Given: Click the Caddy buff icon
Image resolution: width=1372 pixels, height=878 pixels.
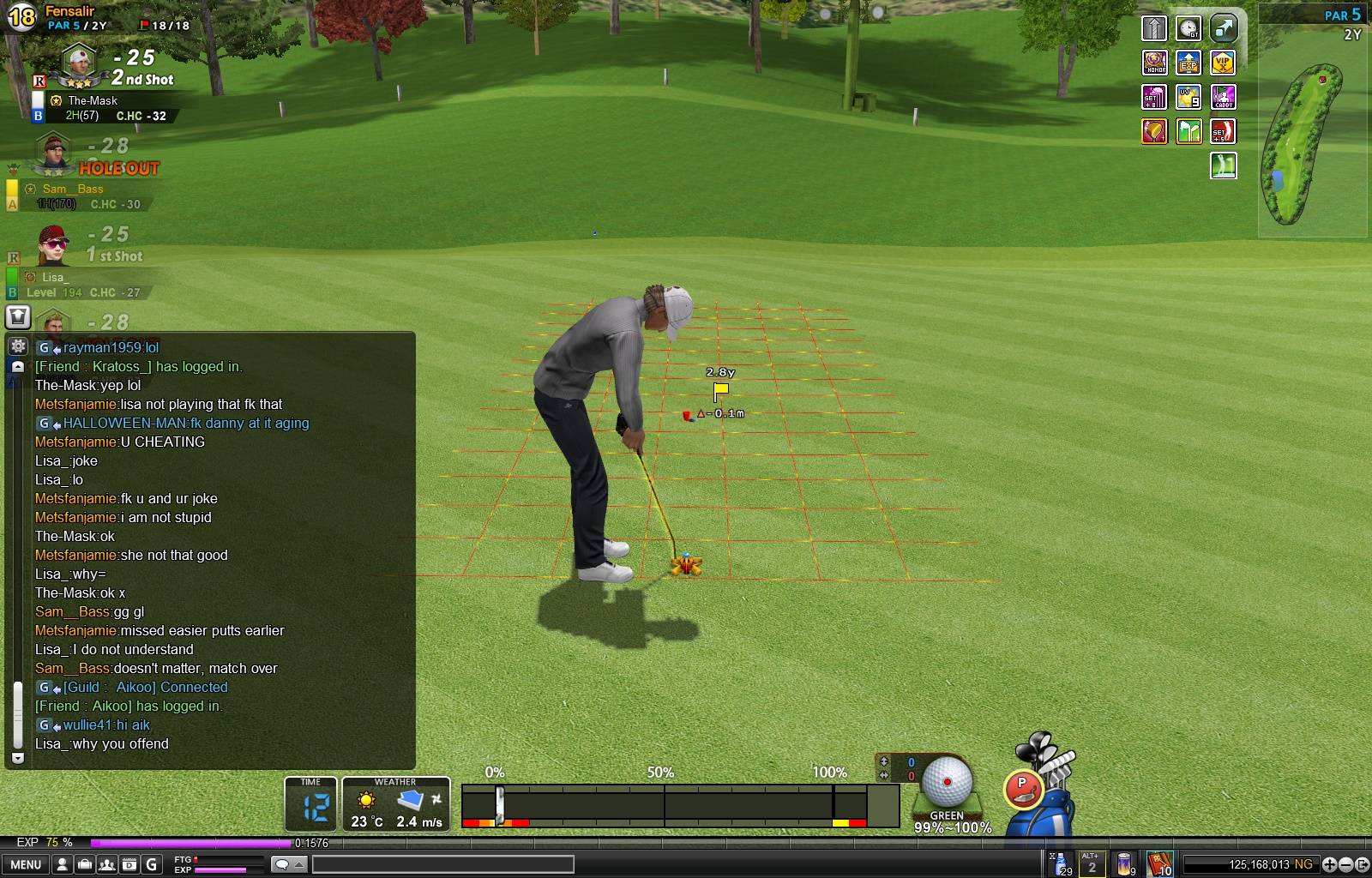Looking at the screenshot, I should point(1223,97).
